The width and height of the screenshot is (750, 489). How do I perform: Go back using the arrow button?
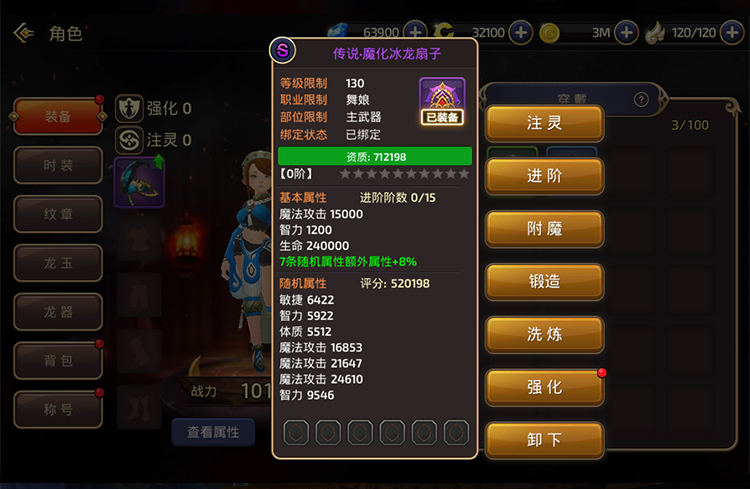23,33
